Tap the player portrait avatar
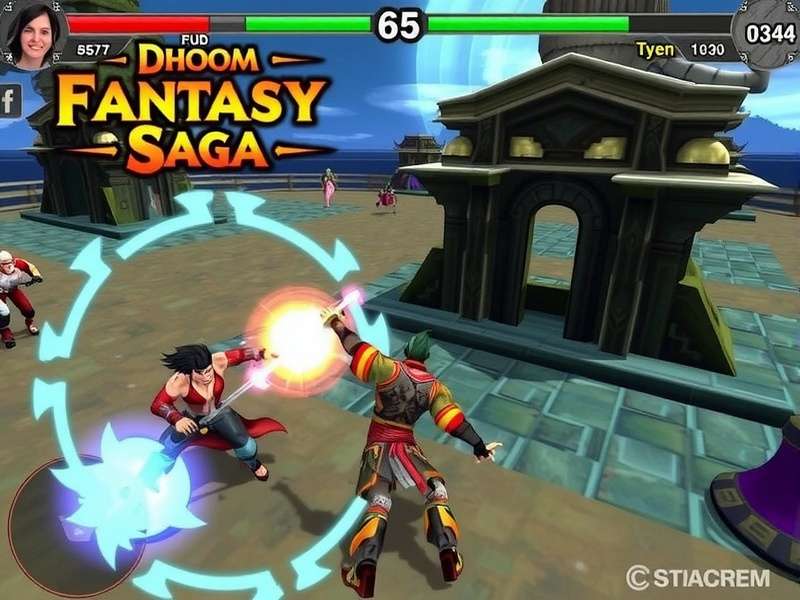 pyautogui.click(x=33, y=35)
